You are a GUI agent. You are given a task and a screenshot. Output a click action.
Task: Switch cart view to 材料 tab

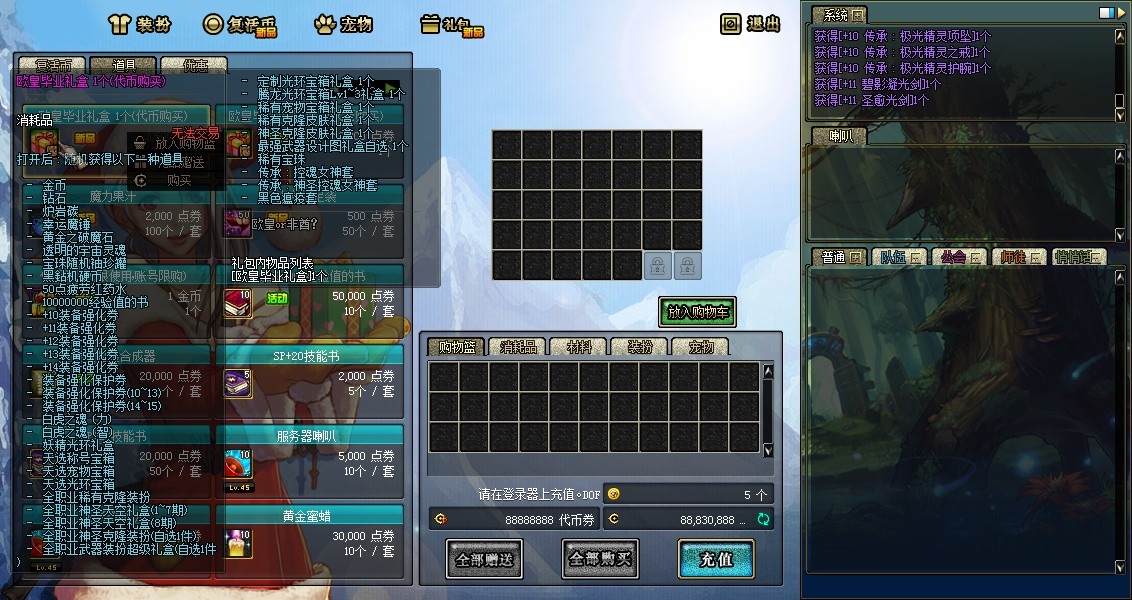point(578,347)
